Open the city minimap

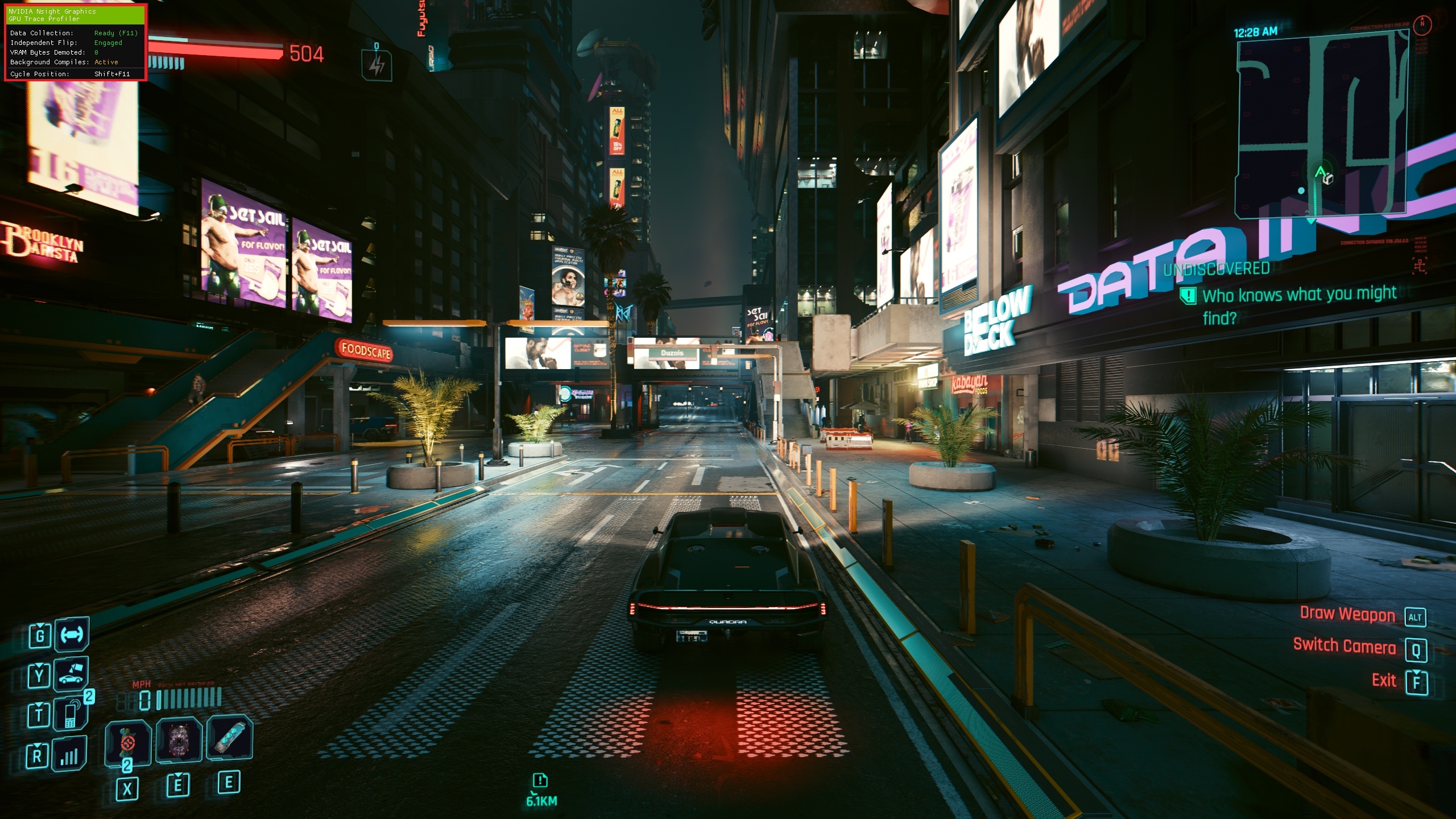(1321, 125)
